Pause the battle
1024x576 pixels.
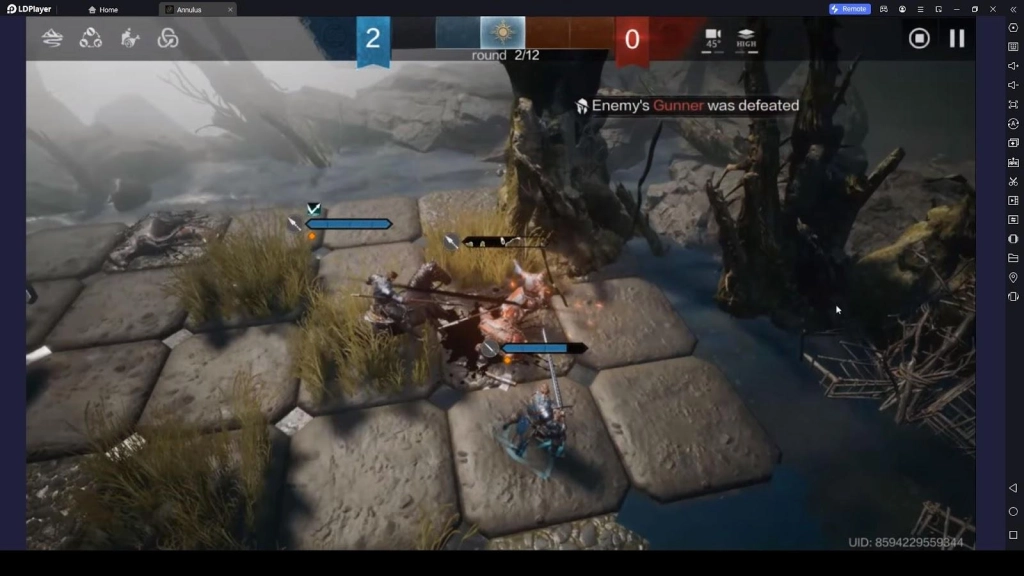957,38
